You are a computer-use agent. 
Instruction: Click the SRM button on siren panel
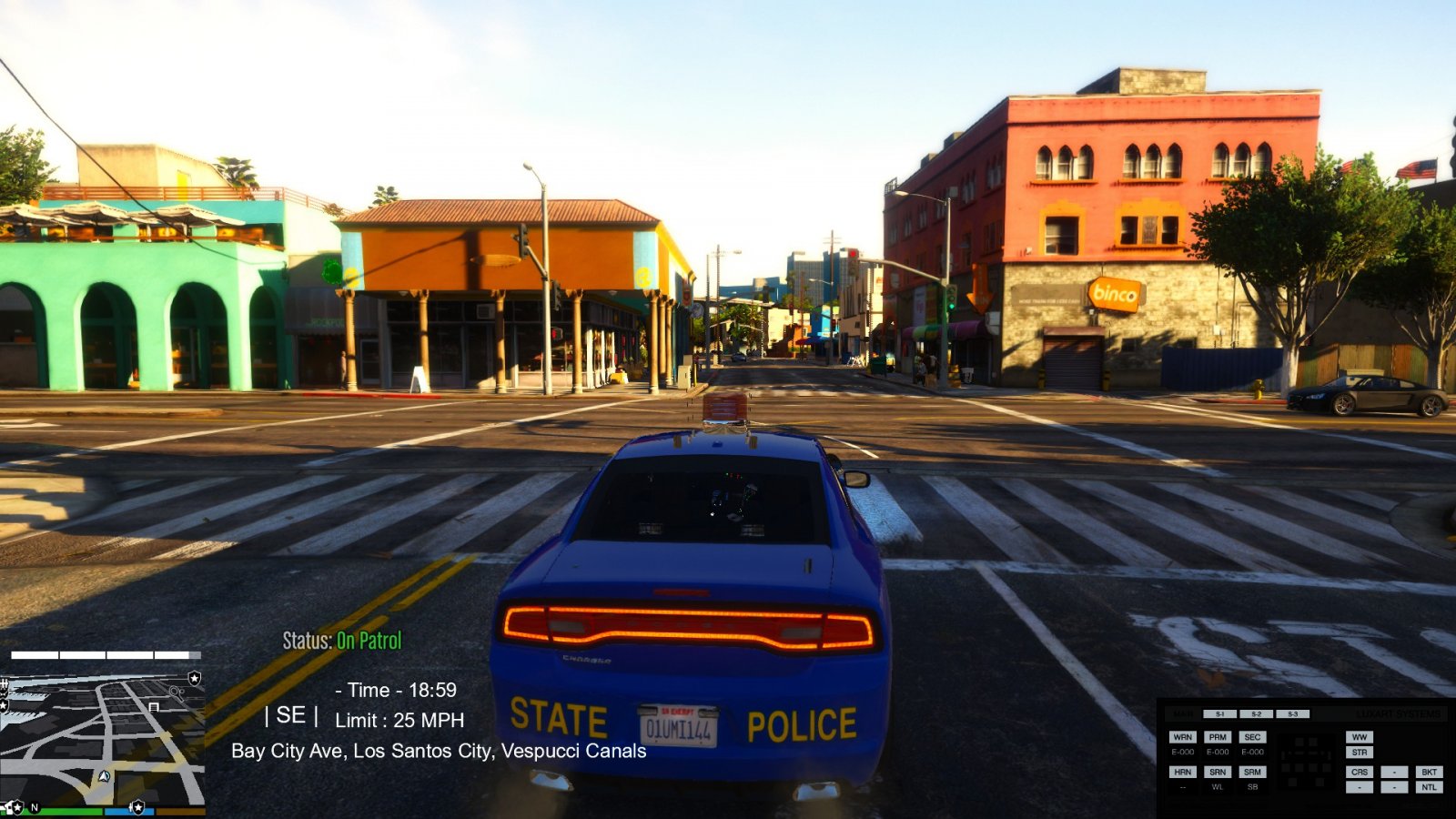pos(1252,772)
